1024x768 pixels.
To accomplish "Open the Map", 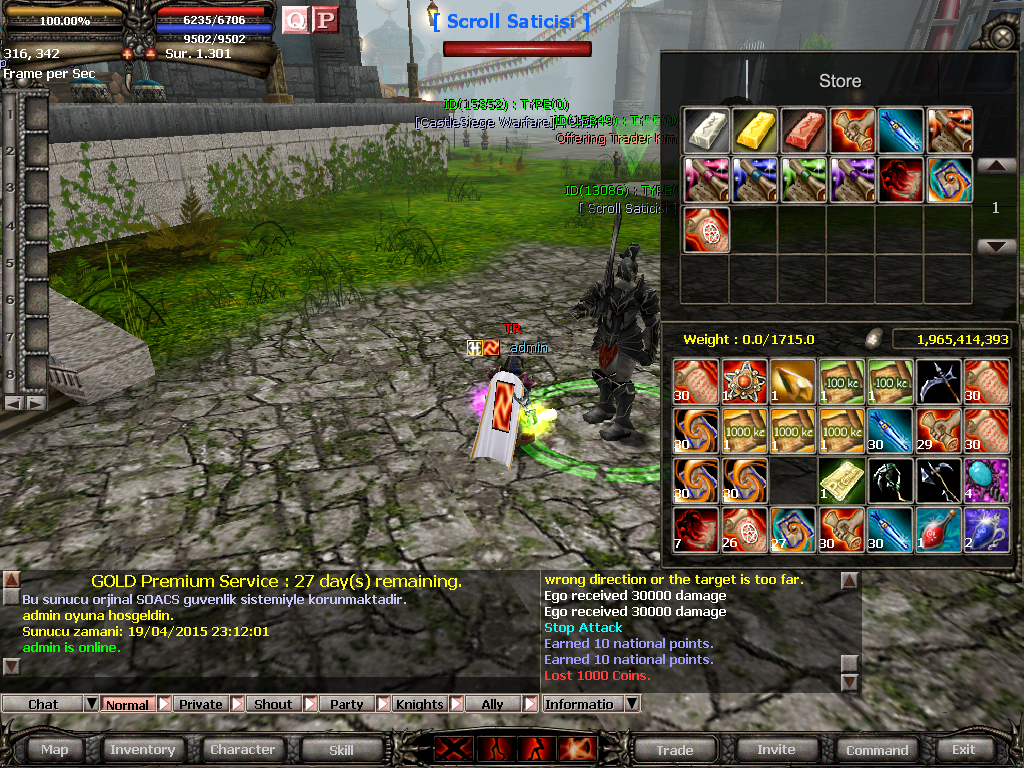I will [55, 749].
